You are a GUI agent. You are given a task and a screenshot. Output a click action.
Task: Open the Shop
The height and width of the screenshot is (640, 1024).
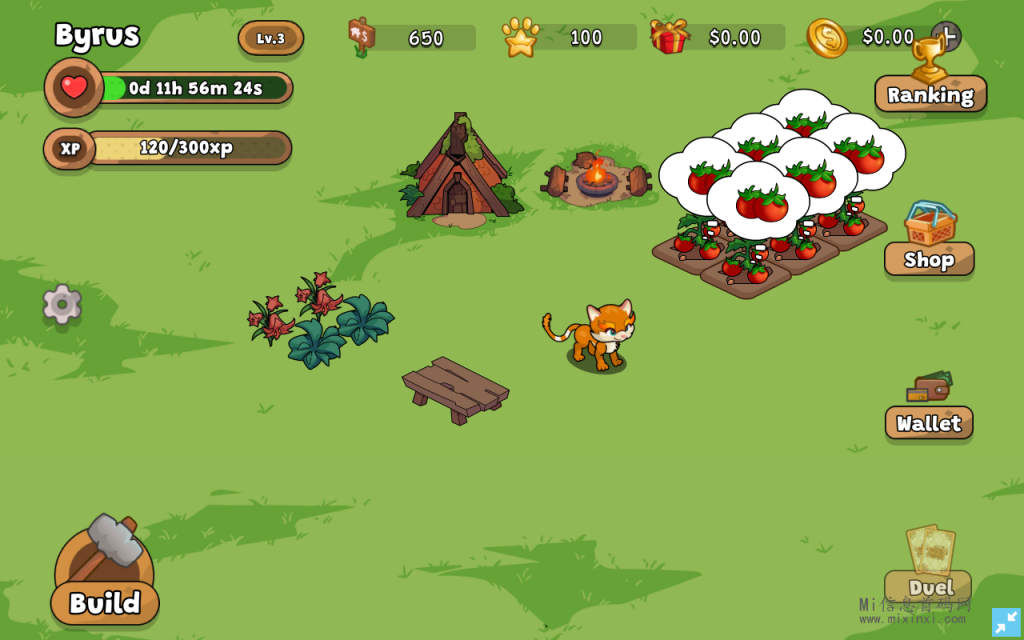[x=929, y=258]
